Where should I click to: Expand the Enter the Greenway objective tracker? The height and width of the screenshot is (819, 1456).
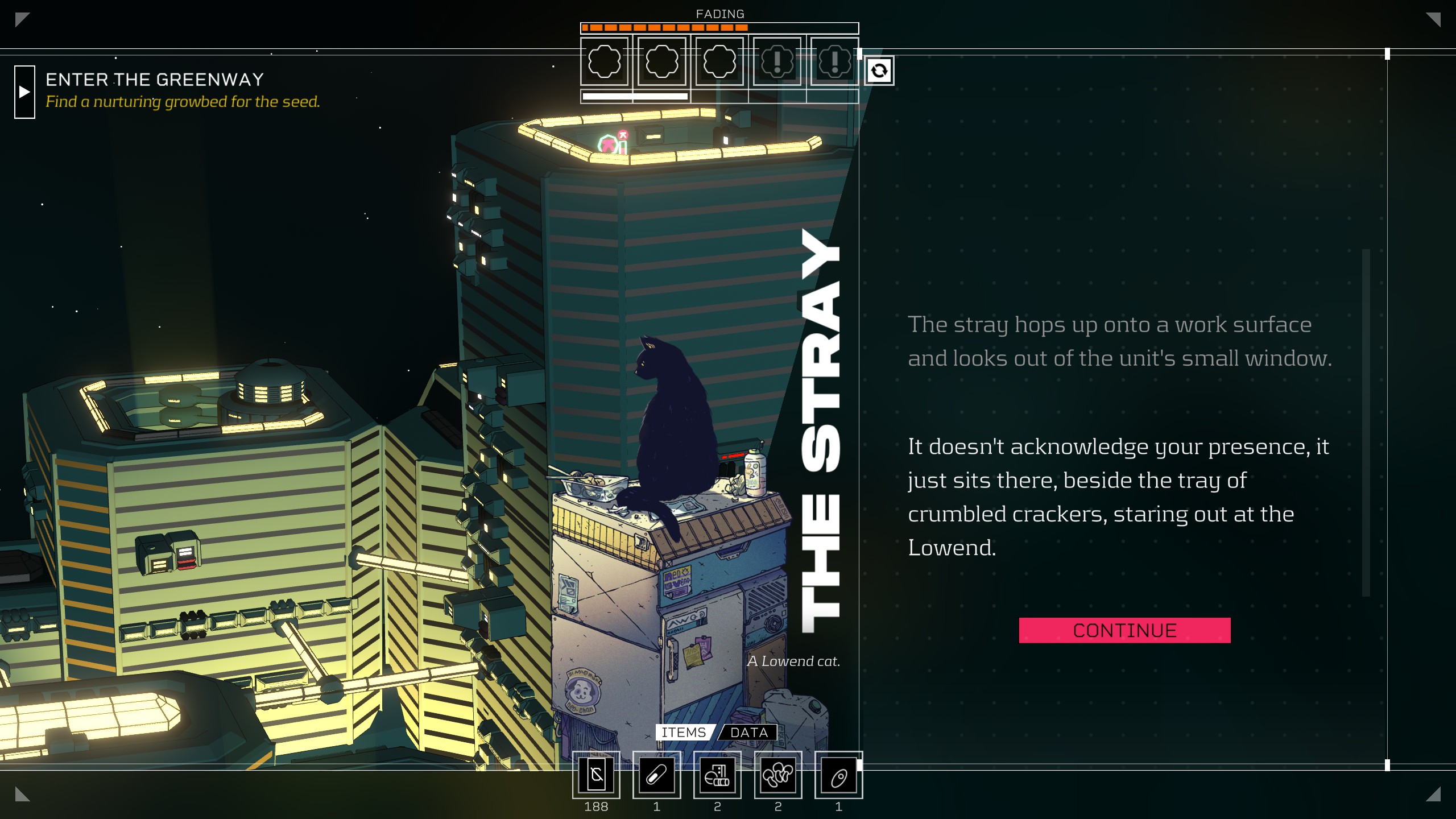click(x=24, y=92)
